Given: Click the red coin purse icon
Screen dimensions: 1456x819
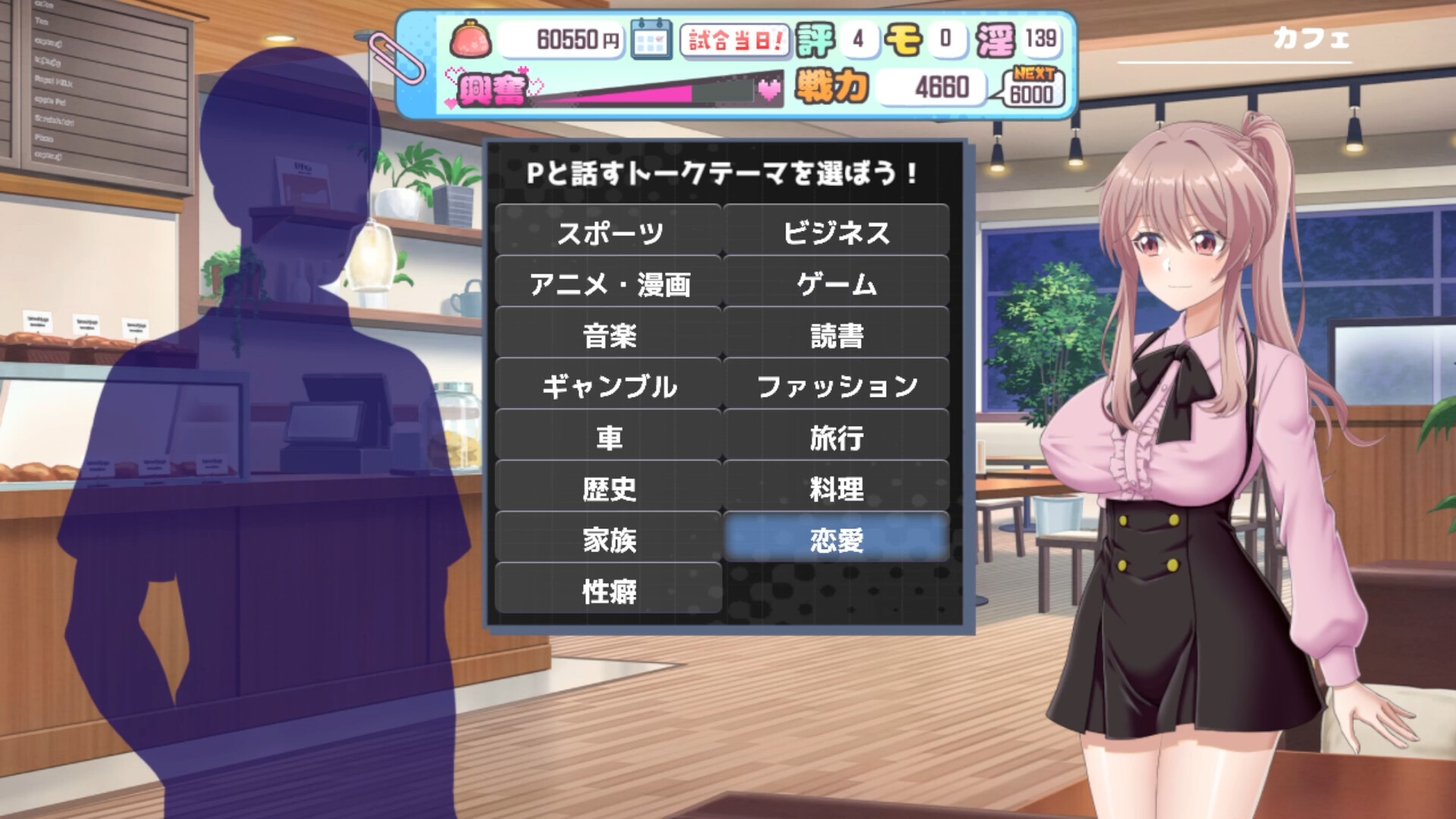Looking at the screenshot, I should (x=471, y=39).
